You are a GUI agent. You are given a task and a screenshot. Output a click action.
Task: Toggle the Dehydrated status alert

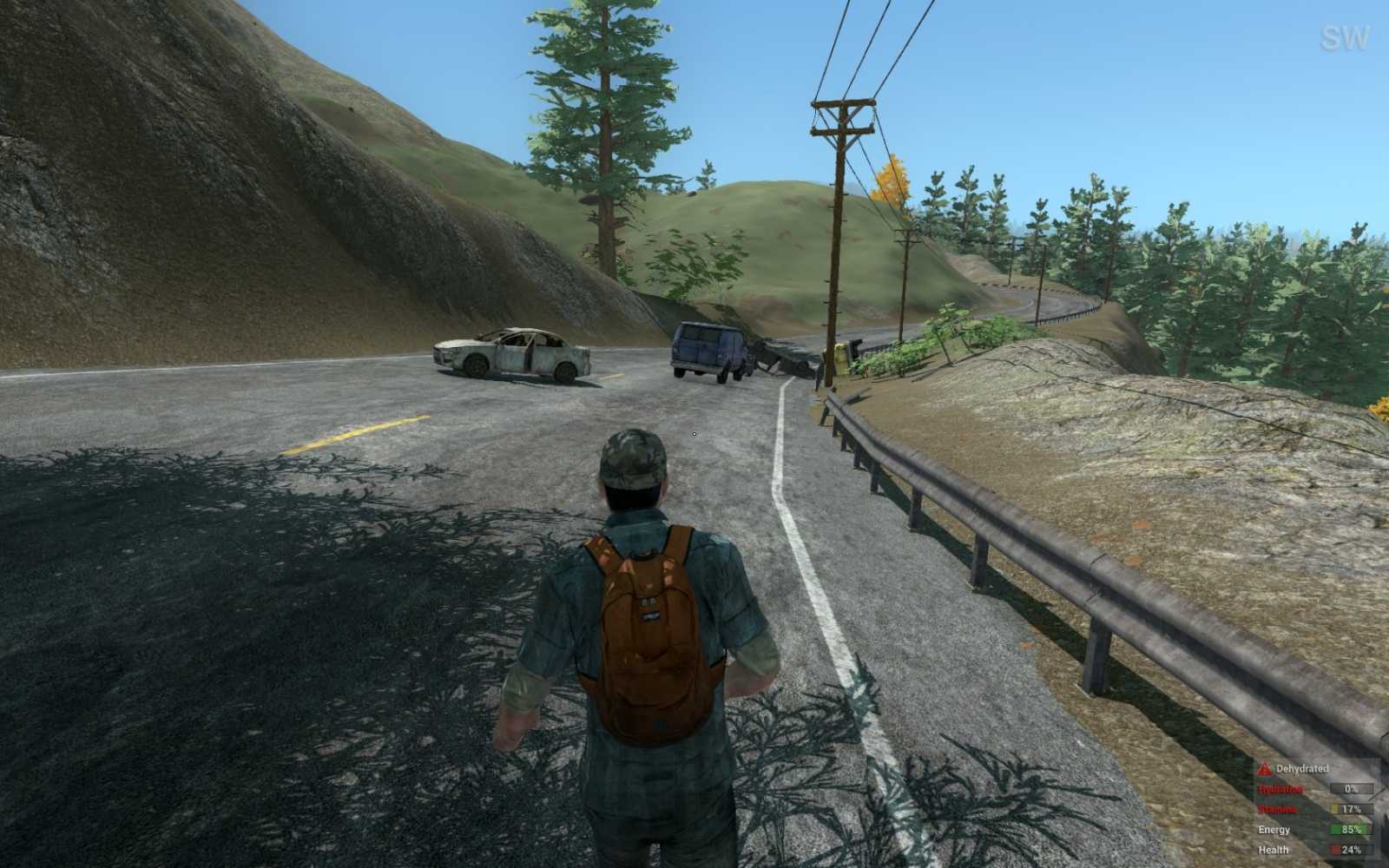(1294, 769)
